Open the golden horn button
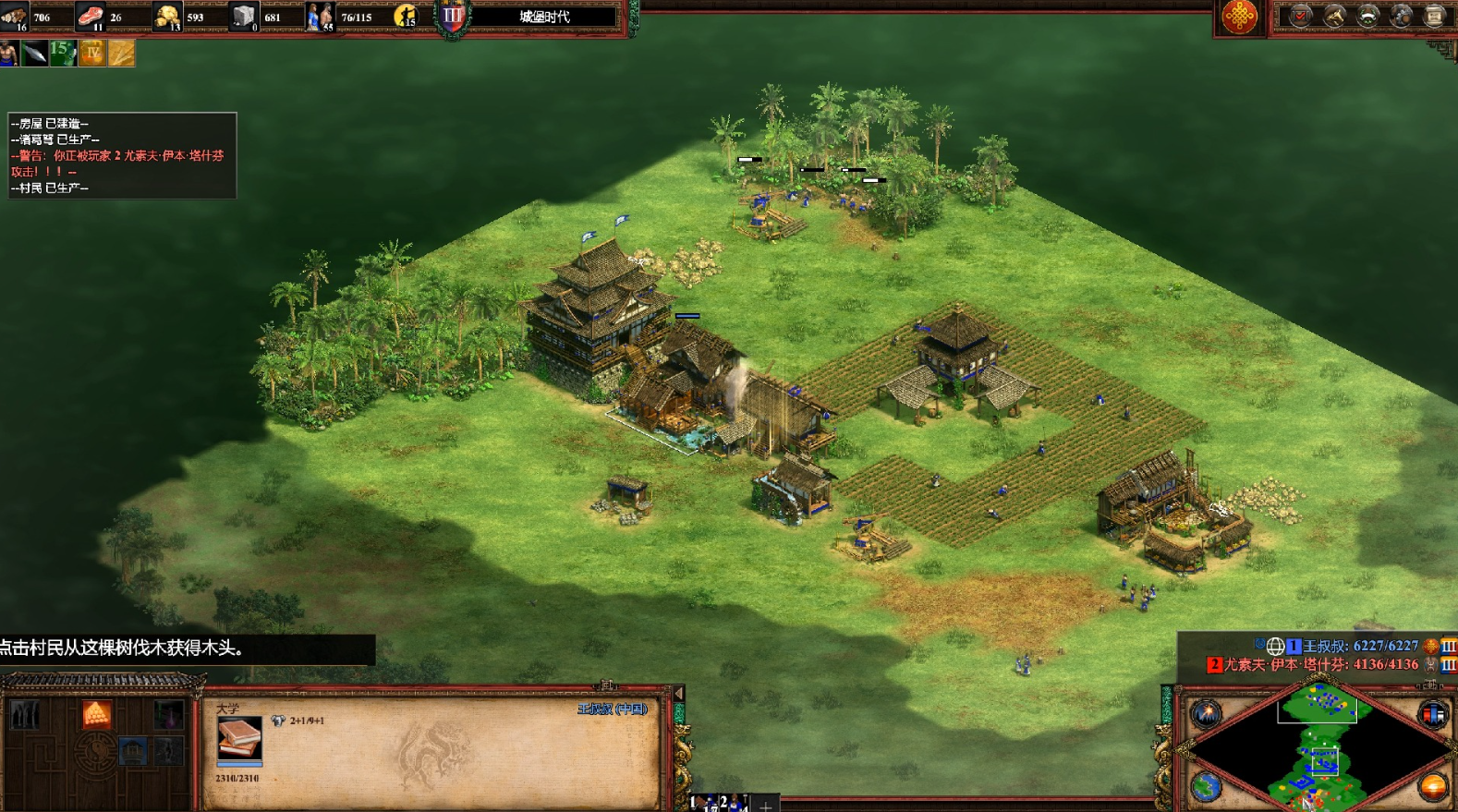1458x812 pixels. (x=1333, y=16)
